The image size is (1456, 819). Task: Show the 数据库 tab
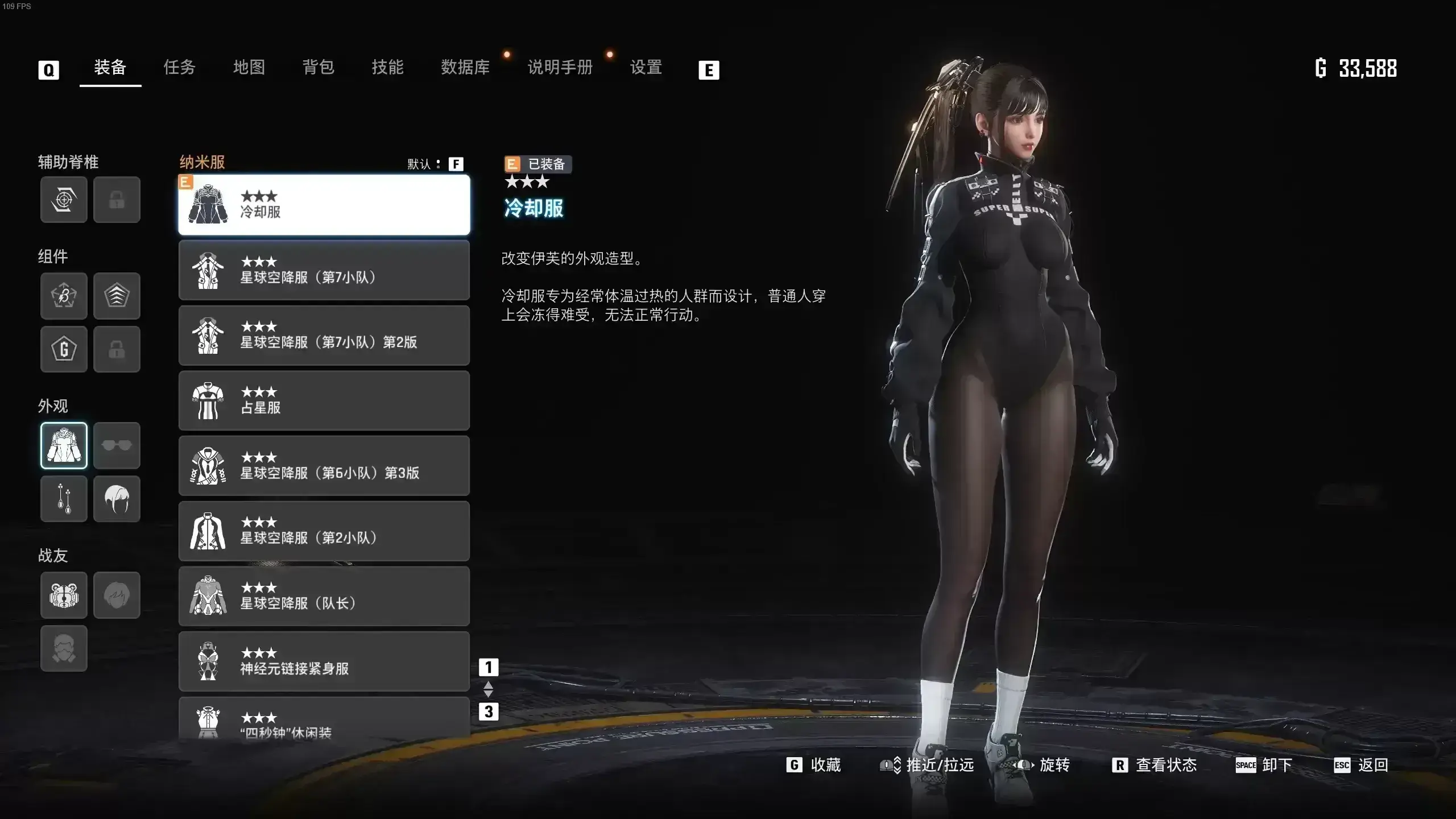[465, 68]
